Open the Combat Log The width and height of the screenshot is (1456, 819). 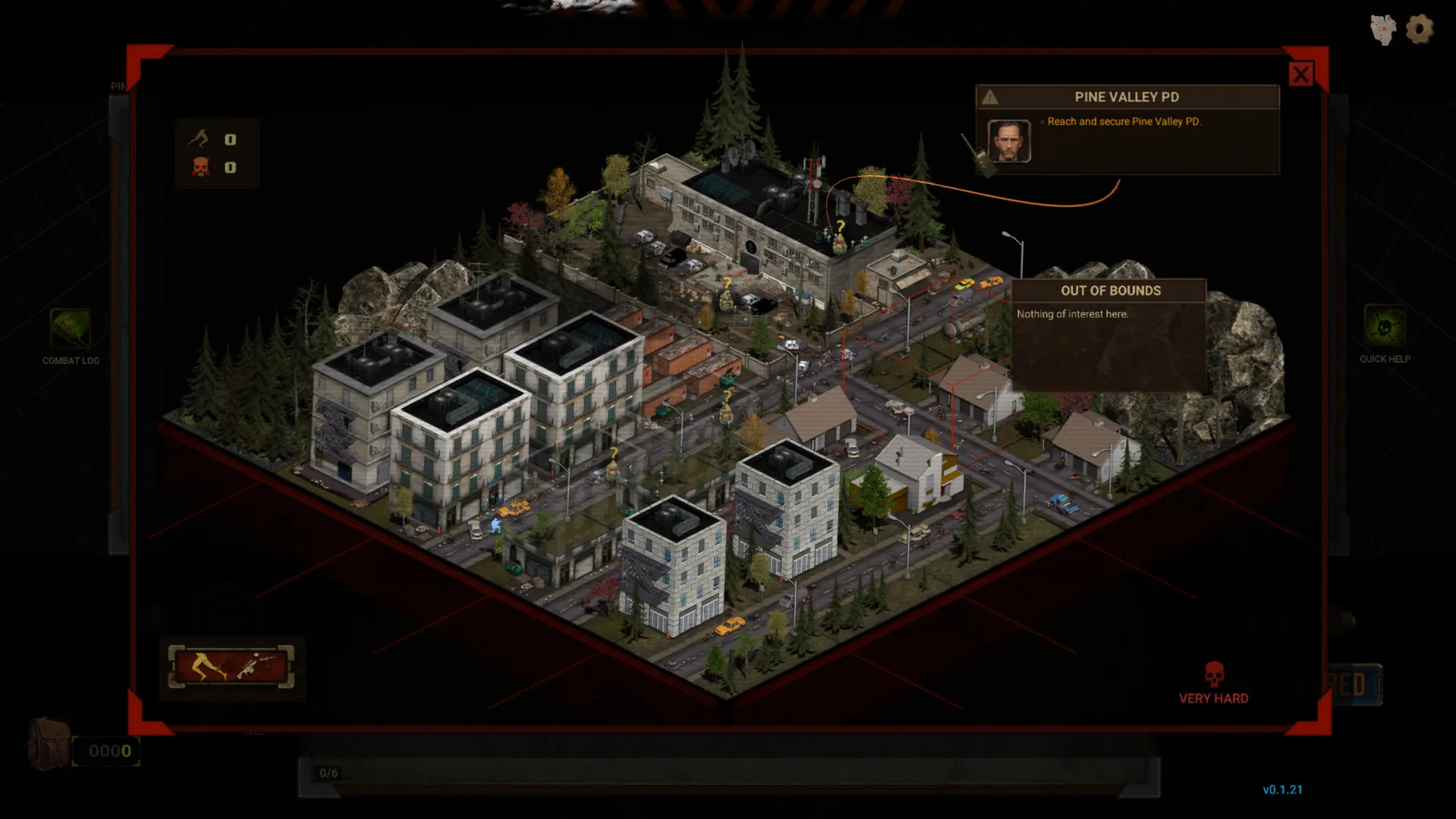(71, 330)
